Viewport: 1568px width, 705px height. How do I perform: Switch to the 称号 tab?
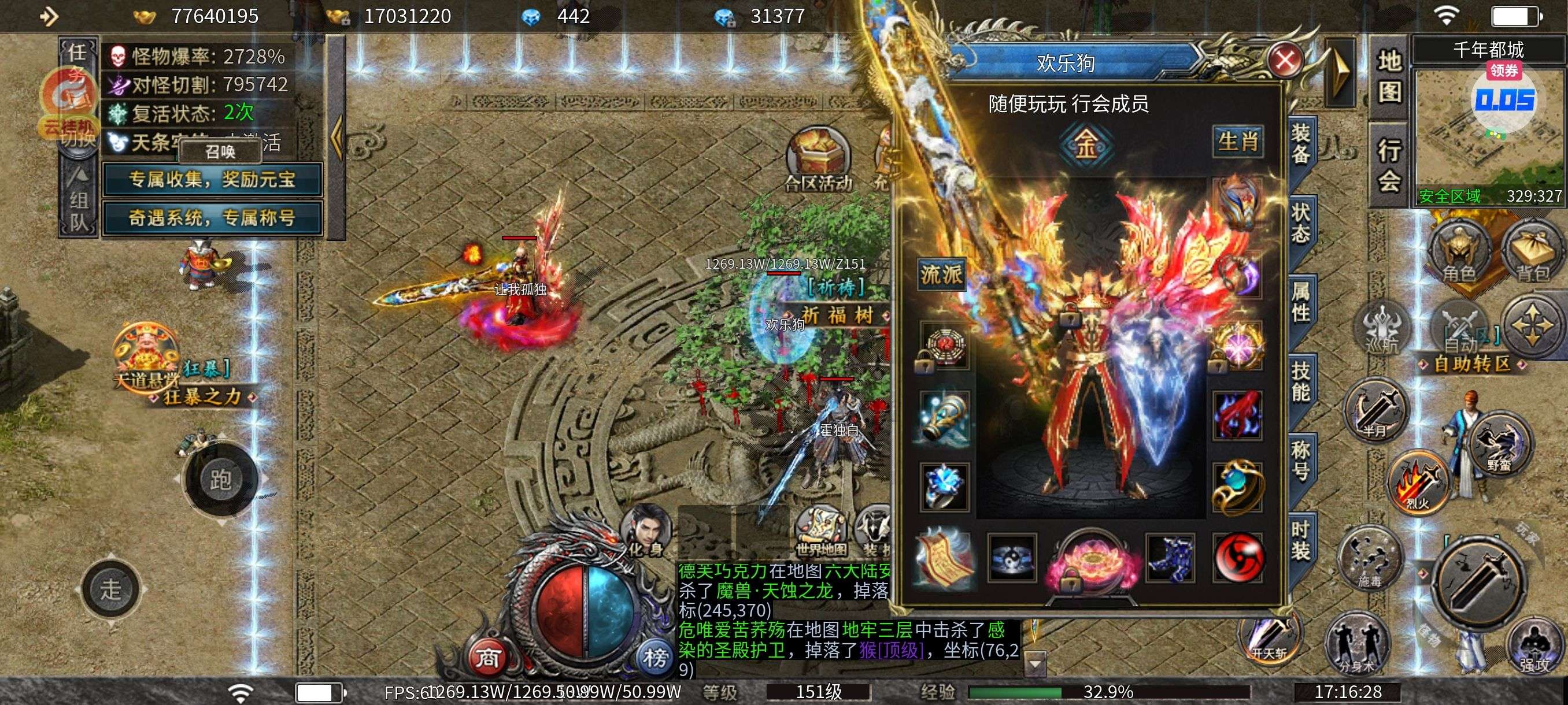click(1300, 461)
